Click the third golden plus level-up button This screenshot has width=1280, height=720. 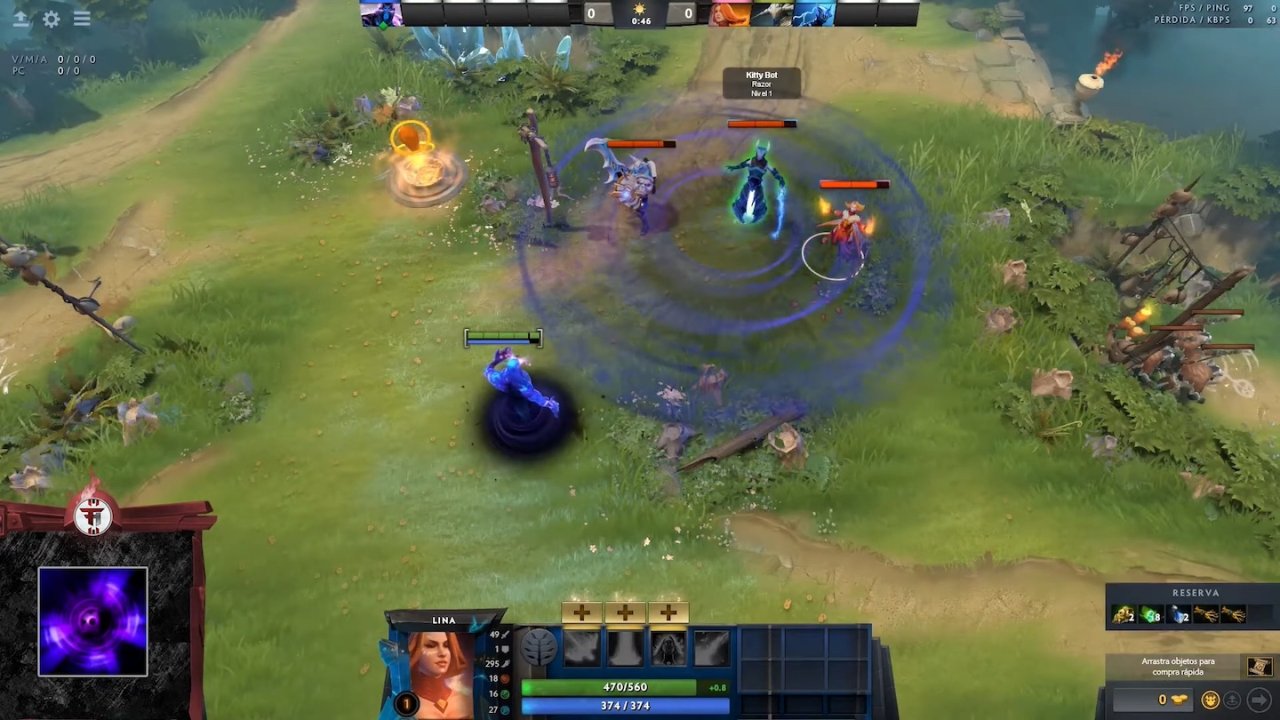[x=668, y=612]
